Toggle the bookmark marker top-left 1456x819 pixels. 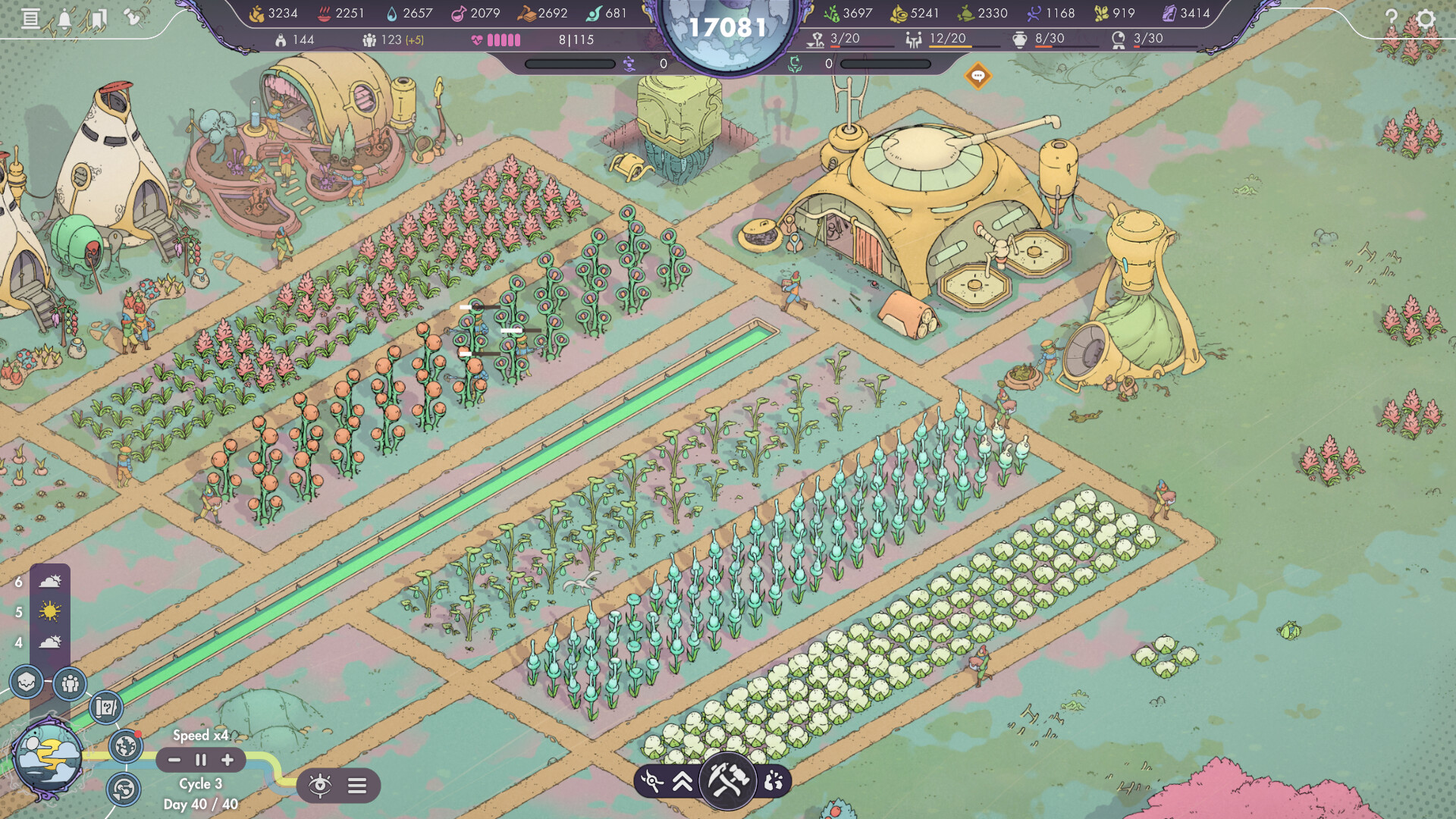pos(99,18)
